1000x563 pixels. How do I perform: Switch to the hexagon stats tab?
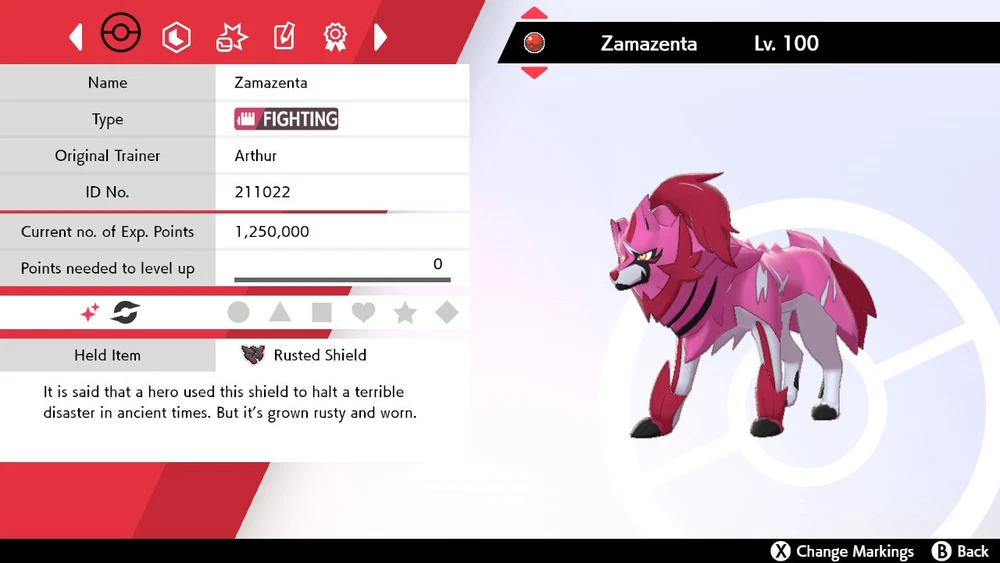click(x=177, y=38)
